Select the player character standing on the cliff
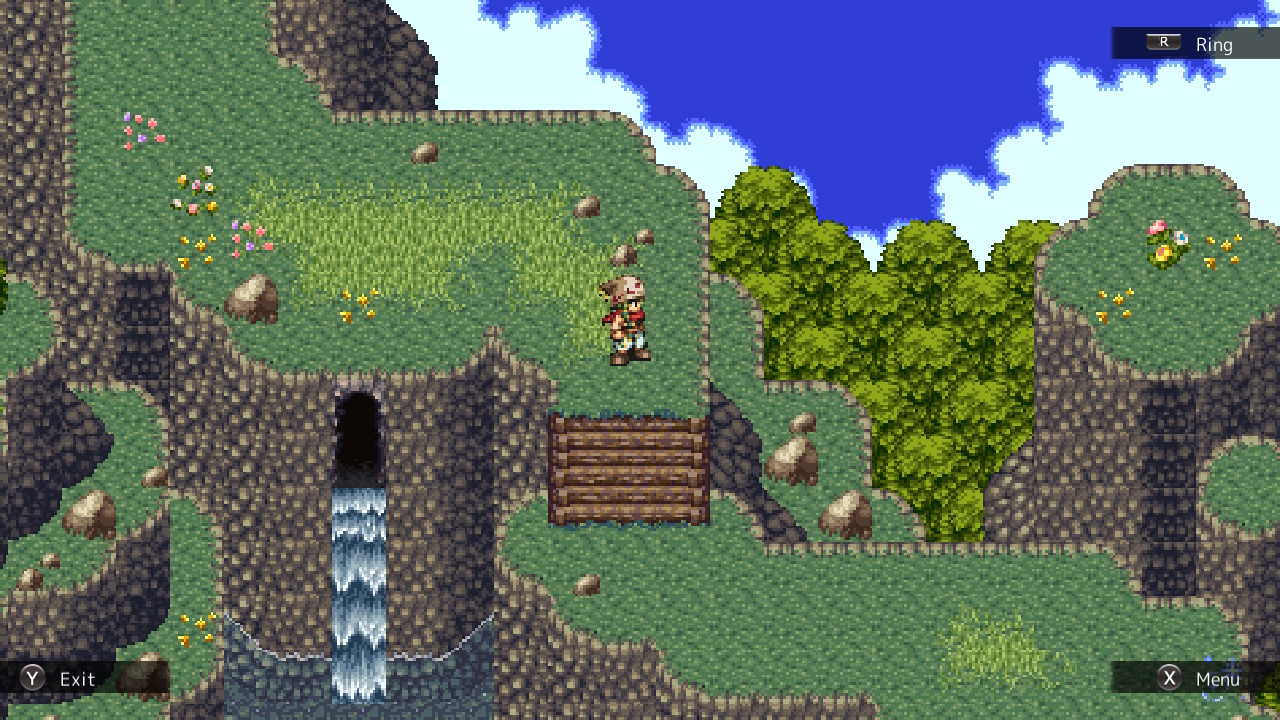This screenshot has height=720, width=1280. pyautogui.click(x=626, y=320)
